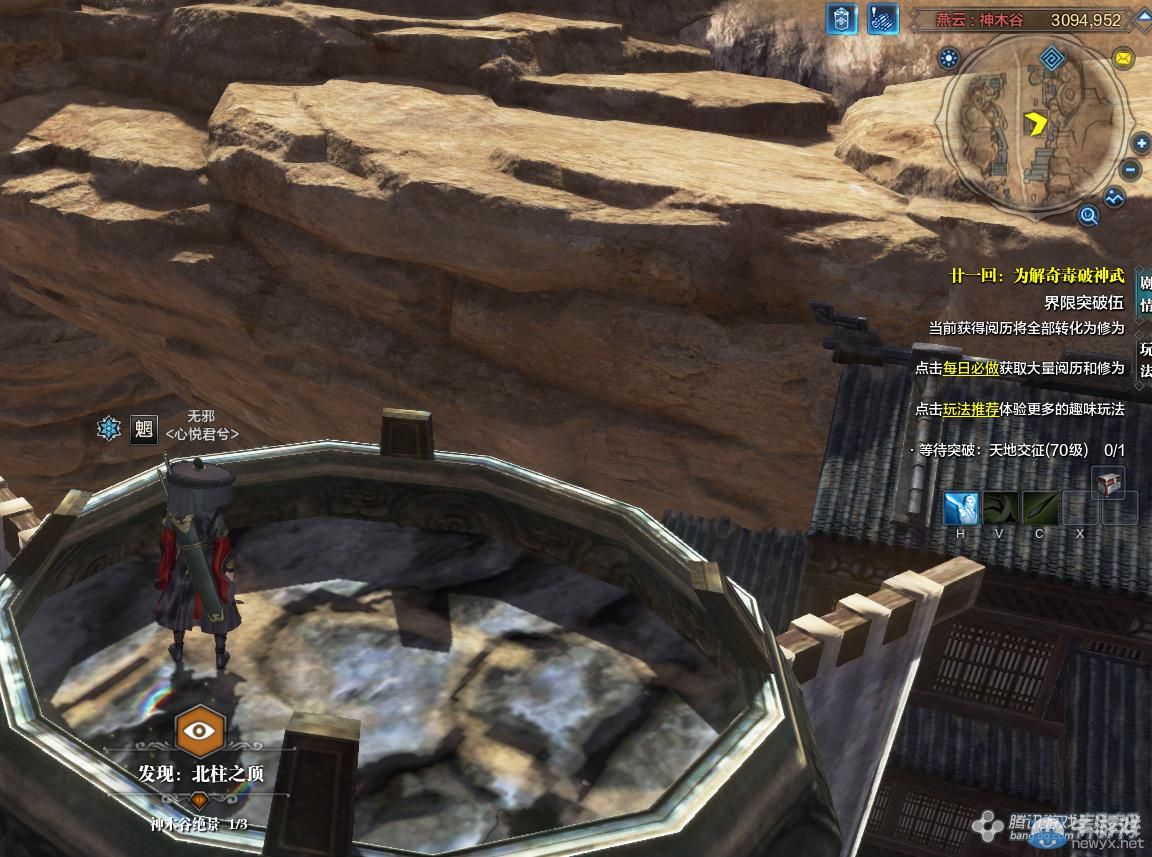
Task: Click the blue sun icon left of minimap
Action: (949, 59)
